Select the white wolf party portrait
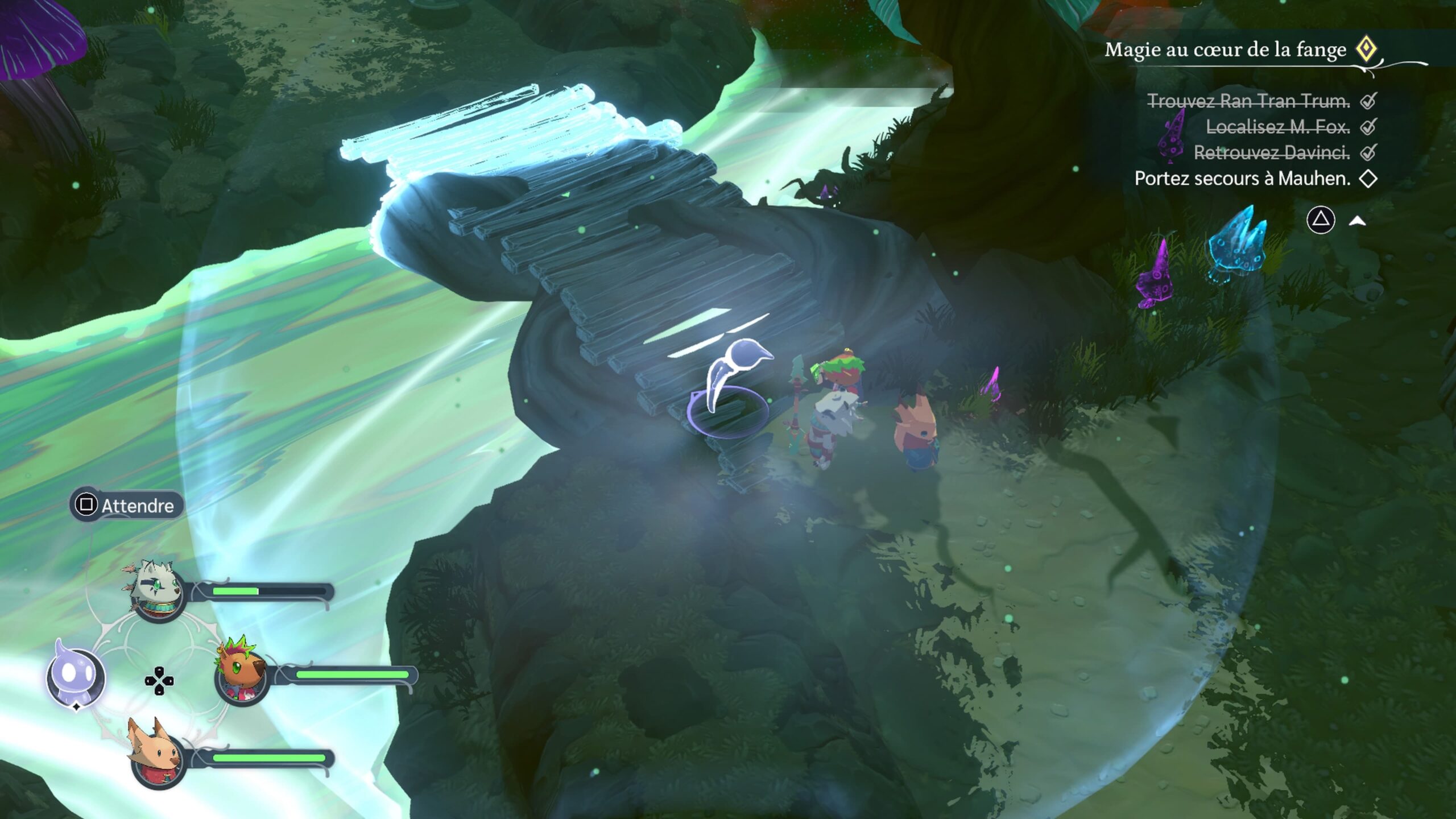Screen dimensions: 1456x819 [x=158, y=591]
